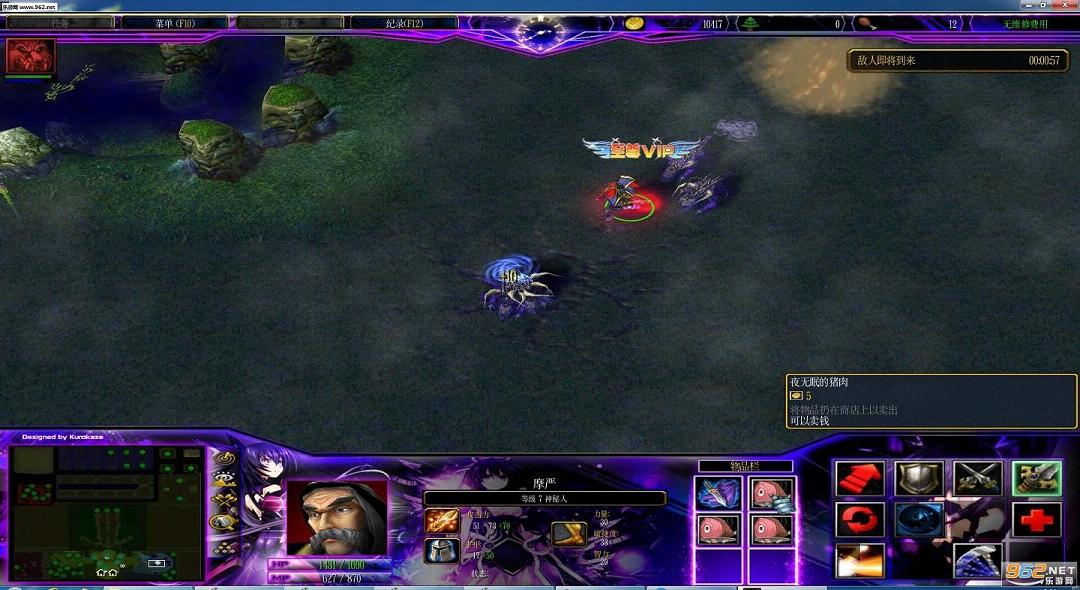Image resolution: width=1080 pixels, height=590 pixels.
Task: Activate the shield hold position command
Action: pos(916,479)
